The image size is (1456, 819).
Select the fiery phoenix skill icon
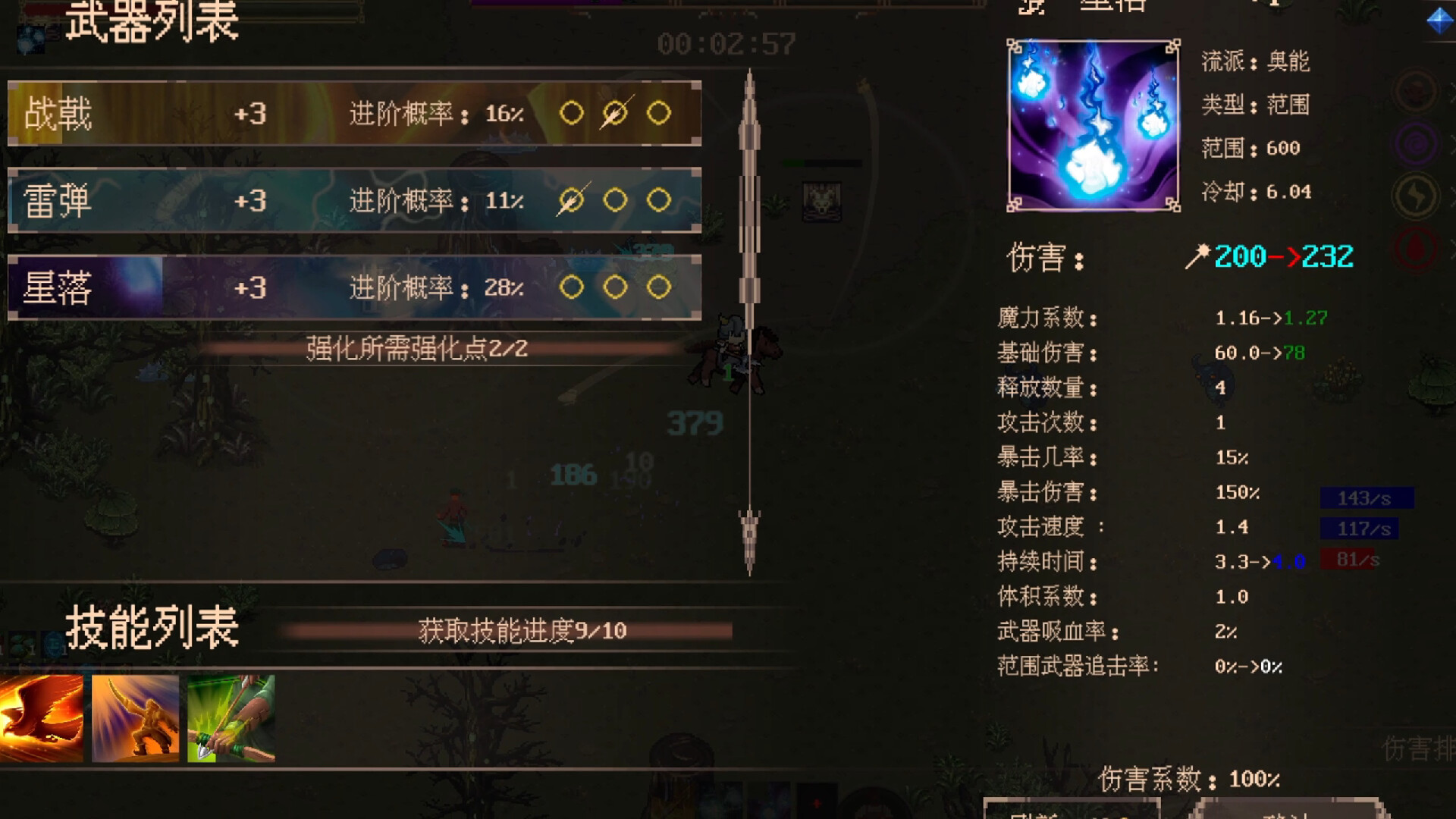click(x=42, y=717)
